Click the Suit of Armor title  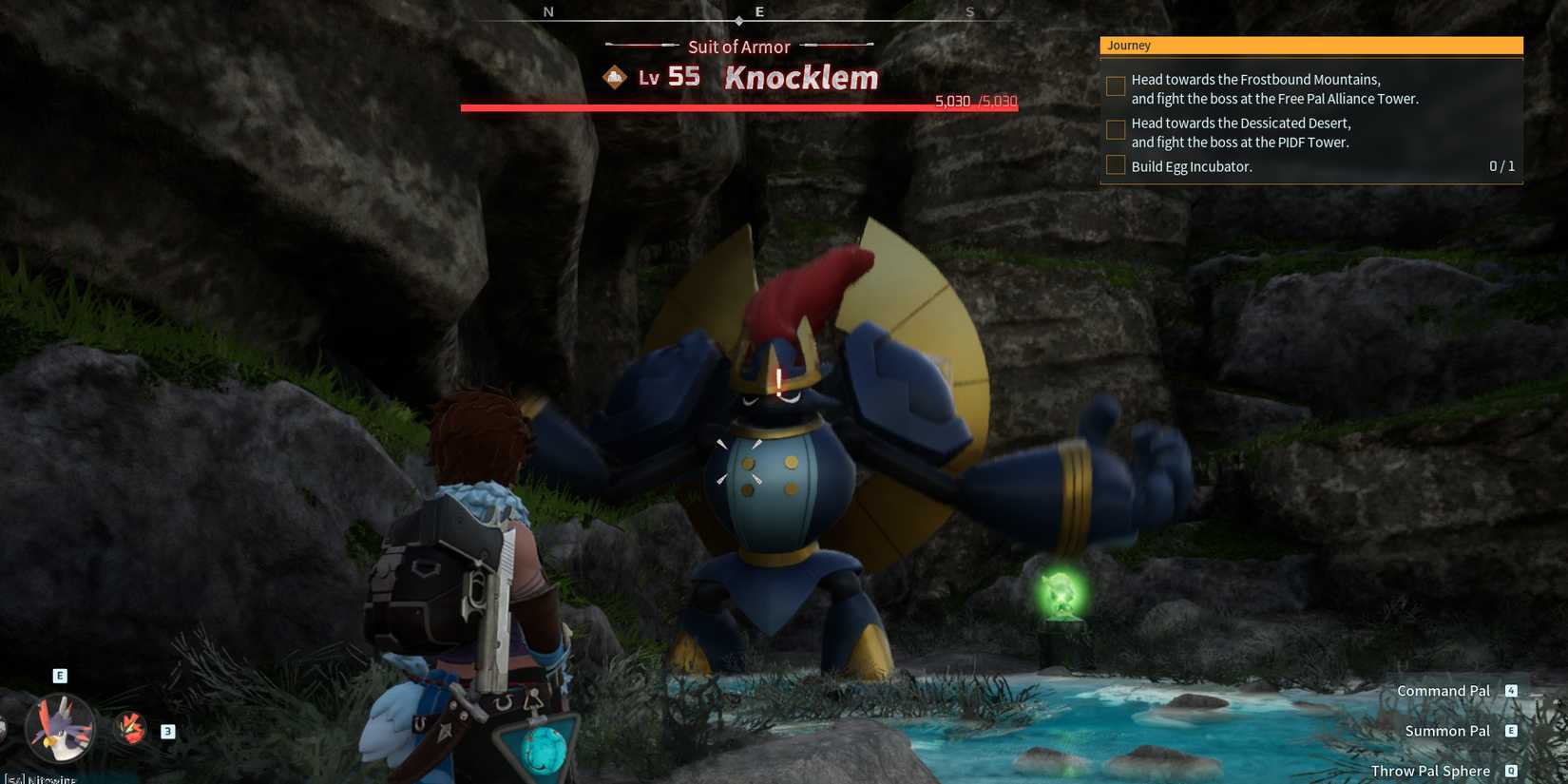(738, 46)
